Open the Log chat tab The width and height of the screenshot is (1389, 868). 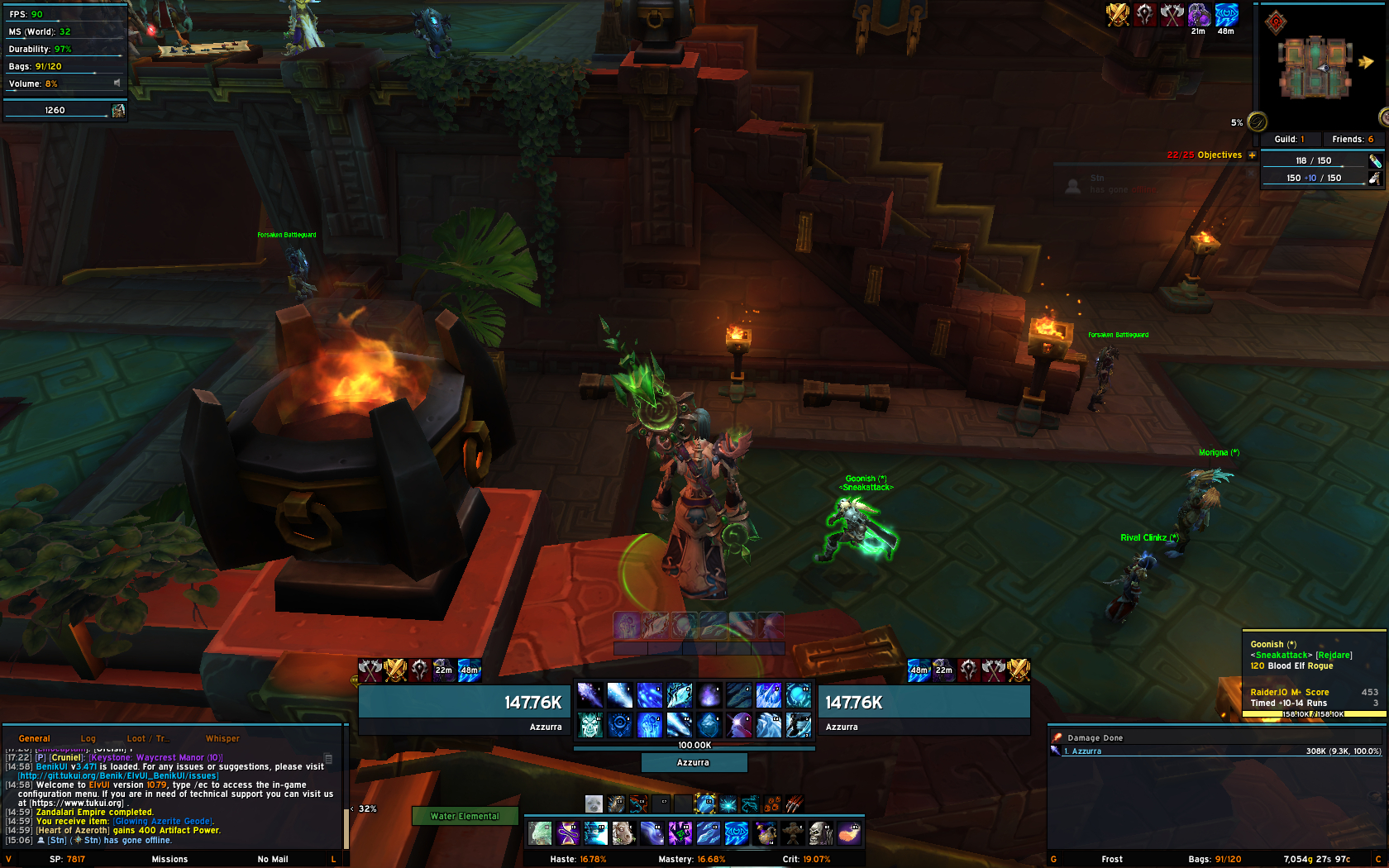(x=88, y=738)
